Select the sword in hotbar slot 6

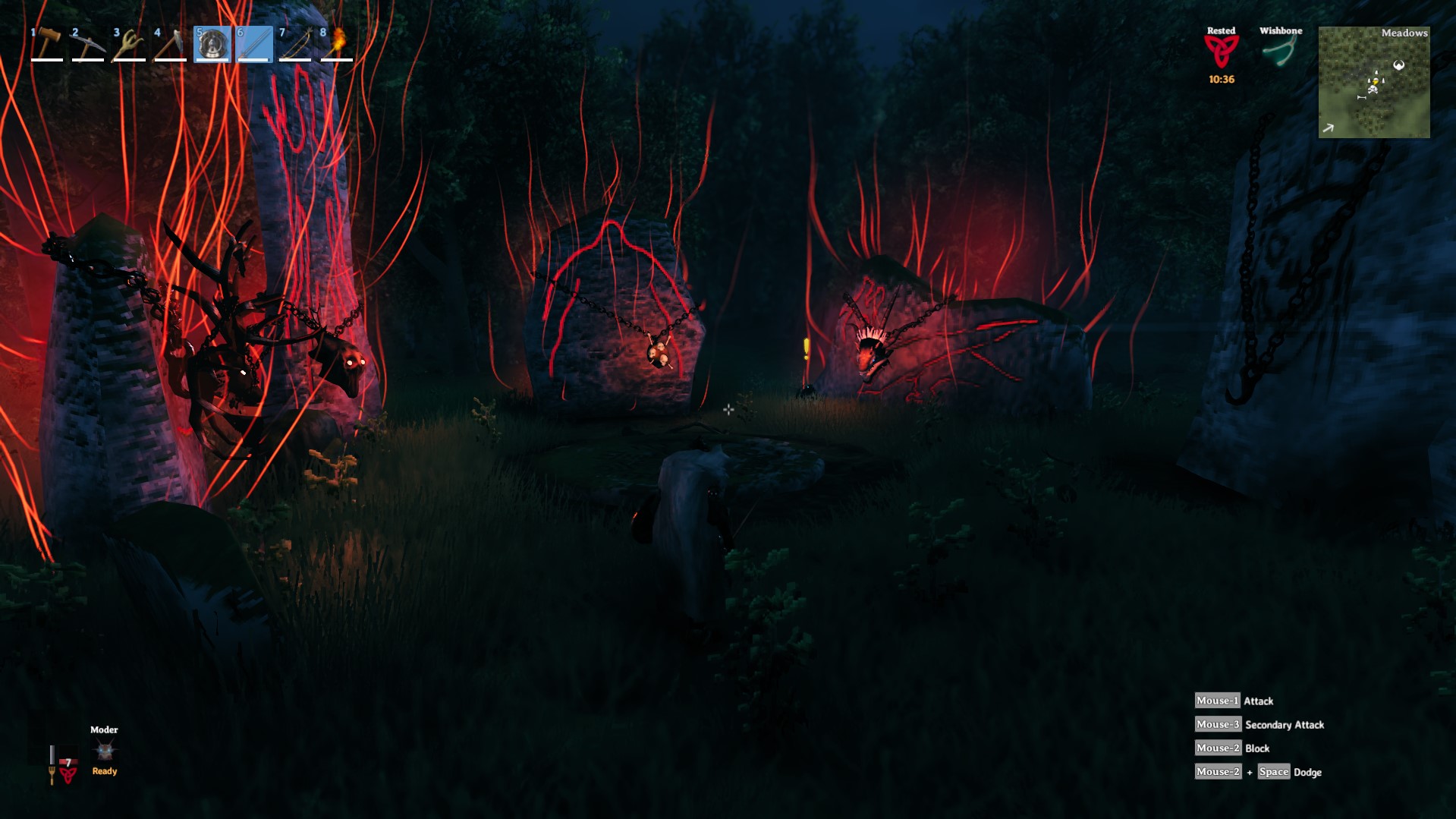point(253,44)
